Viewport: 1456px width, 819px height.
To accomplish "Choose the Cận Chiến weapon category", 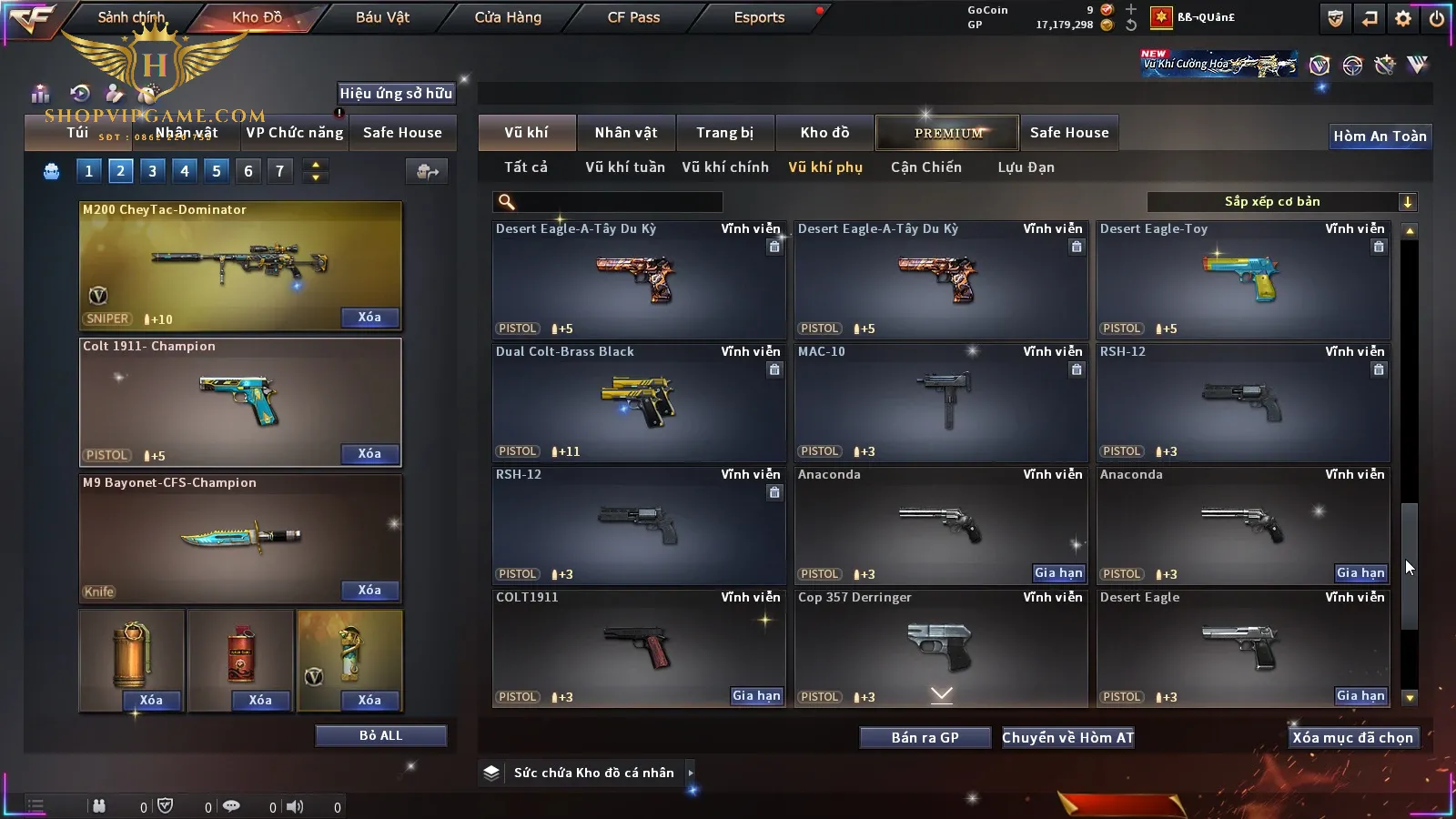I will pyautogui.click(x=925, y=167).
